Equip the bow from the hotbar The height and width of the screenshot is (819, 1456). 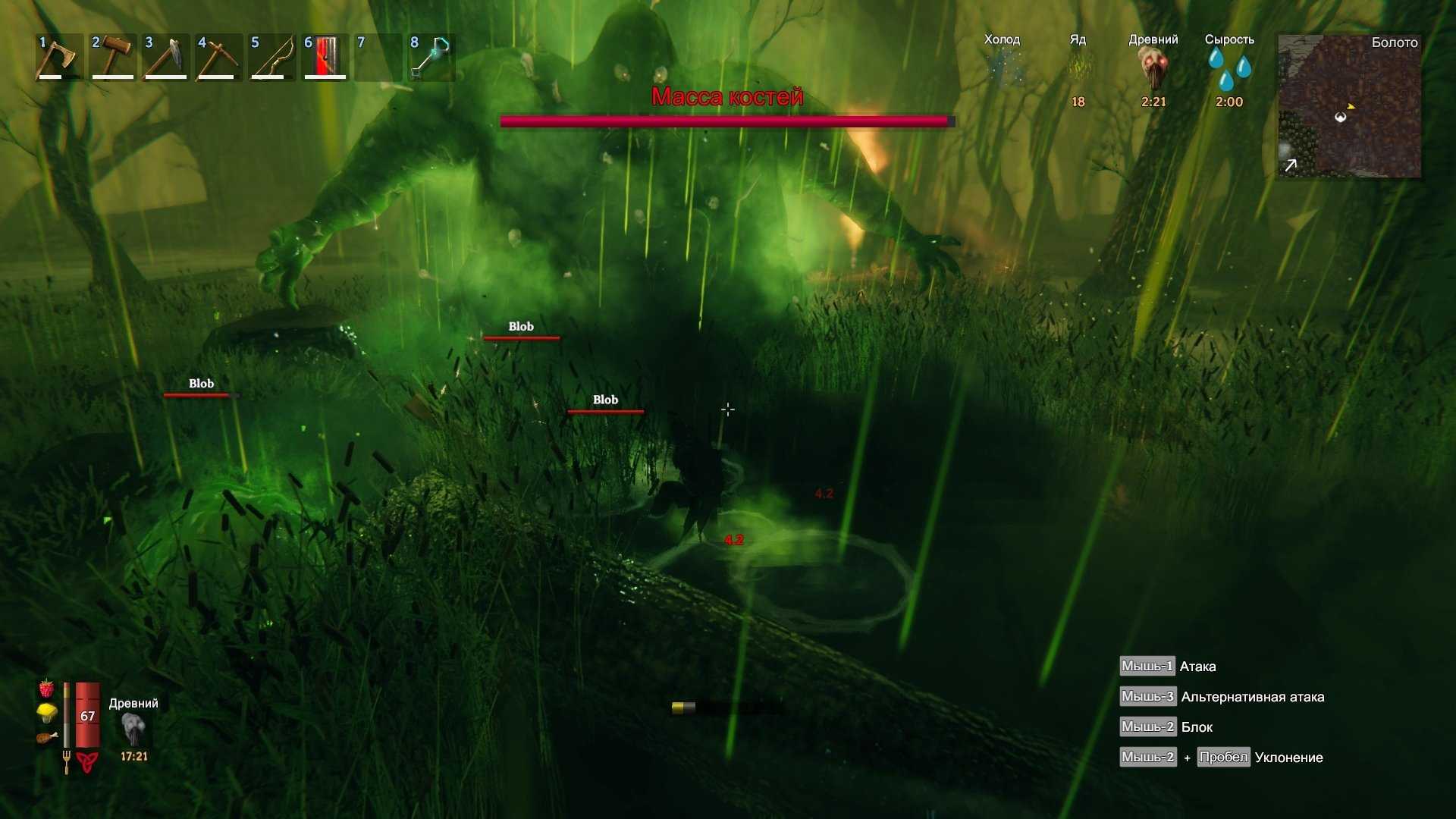pyautogui.click(x=271, y=57)
